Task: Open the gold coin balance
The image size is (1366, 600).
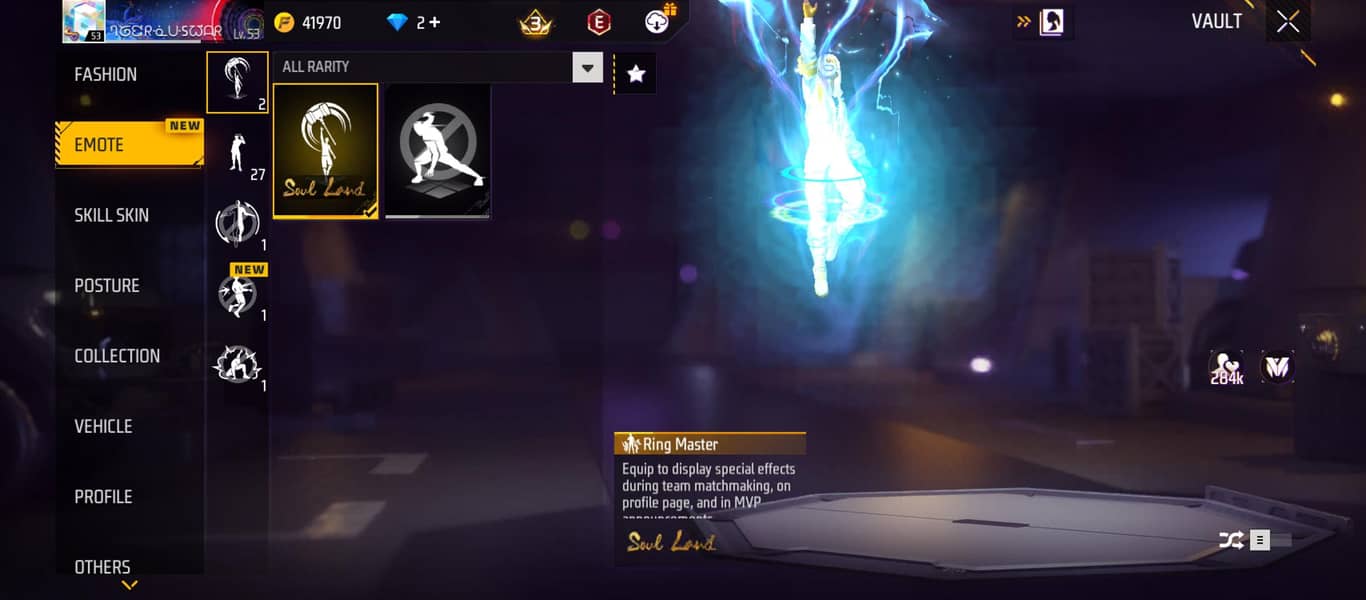Action: click(x=310, y=22)
